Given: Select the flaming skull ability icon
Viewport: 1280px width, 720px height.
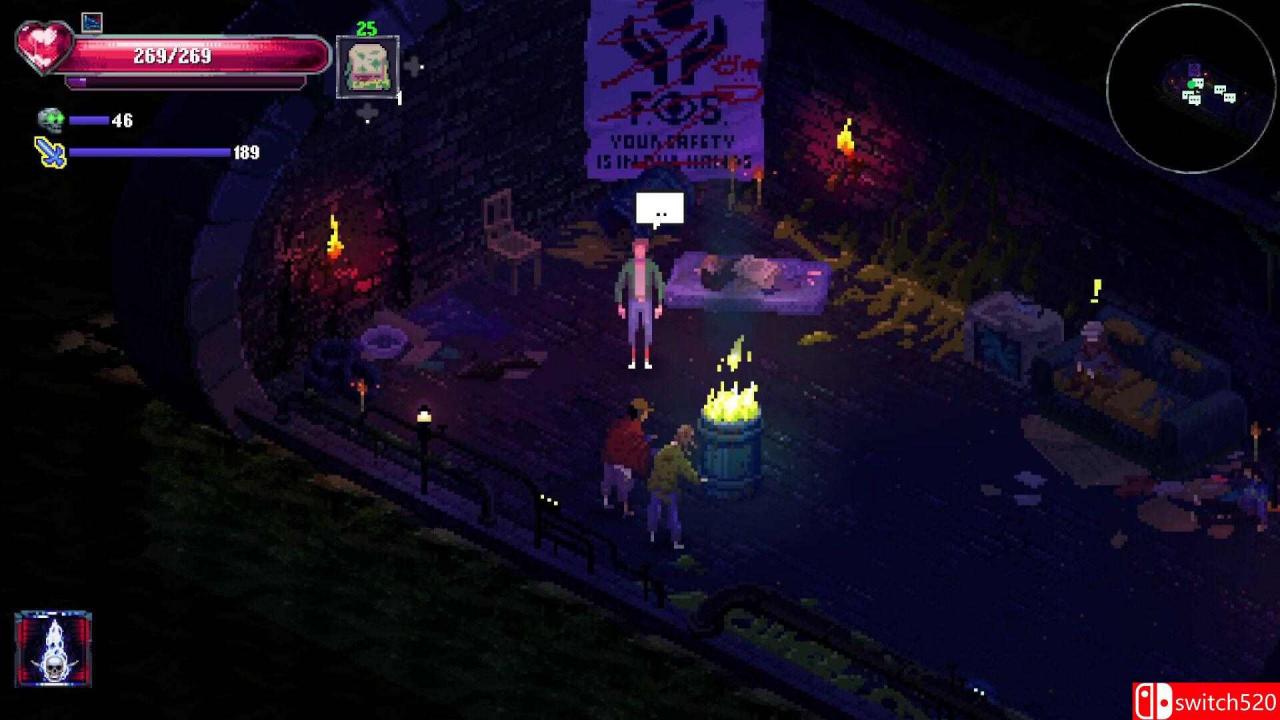Looking at the screenshot, I should click(52, 651).
